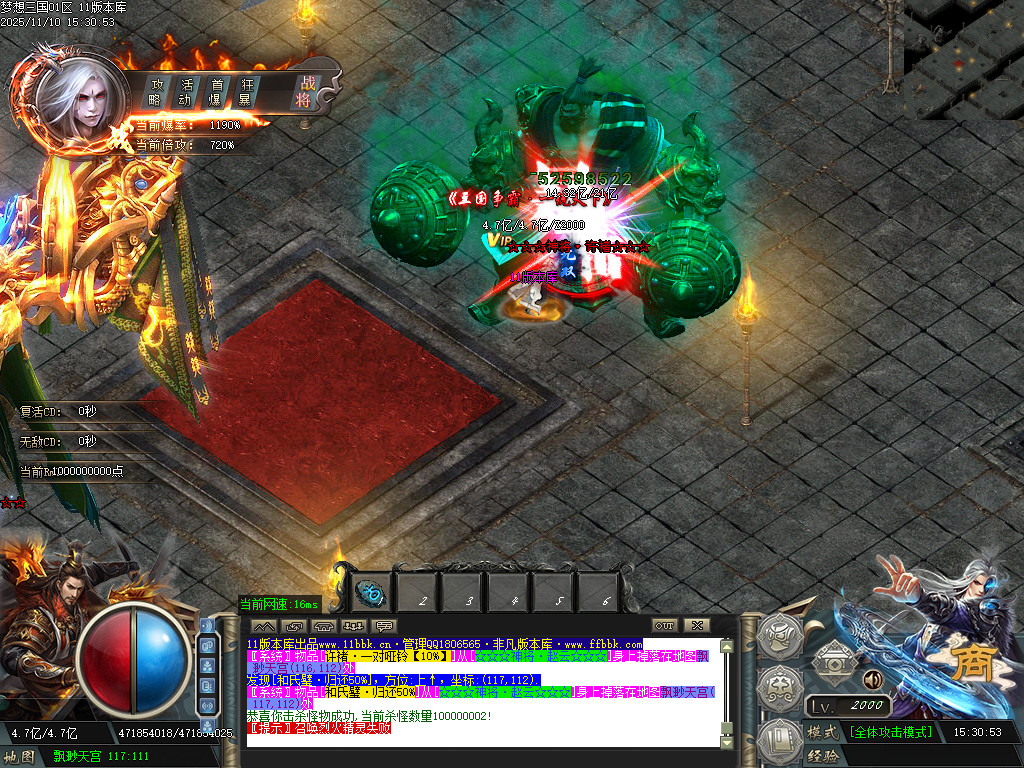This screenshot has width=1024, height=768.
Task: Close the chat window with the X button
Action: coord(697,625)
